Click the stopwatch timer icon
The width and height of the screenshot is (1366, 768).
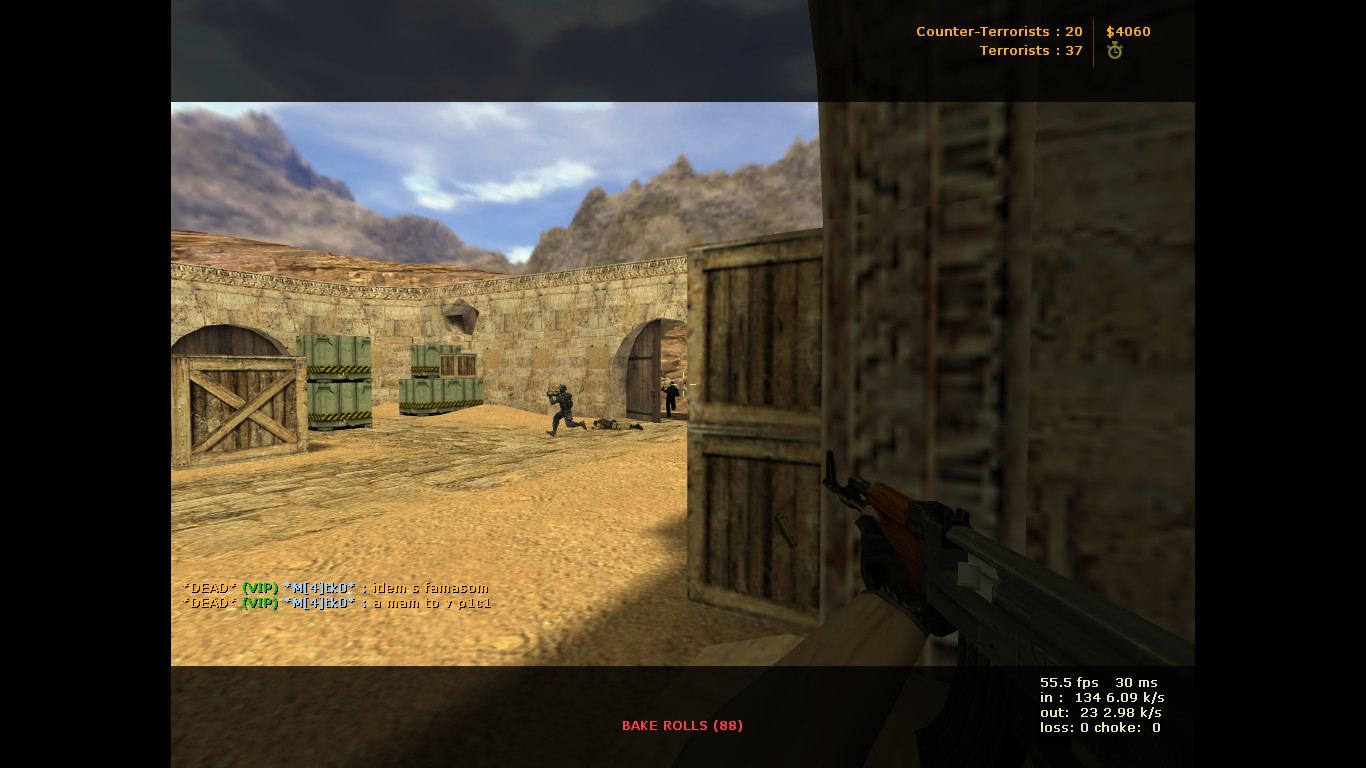1114,50
